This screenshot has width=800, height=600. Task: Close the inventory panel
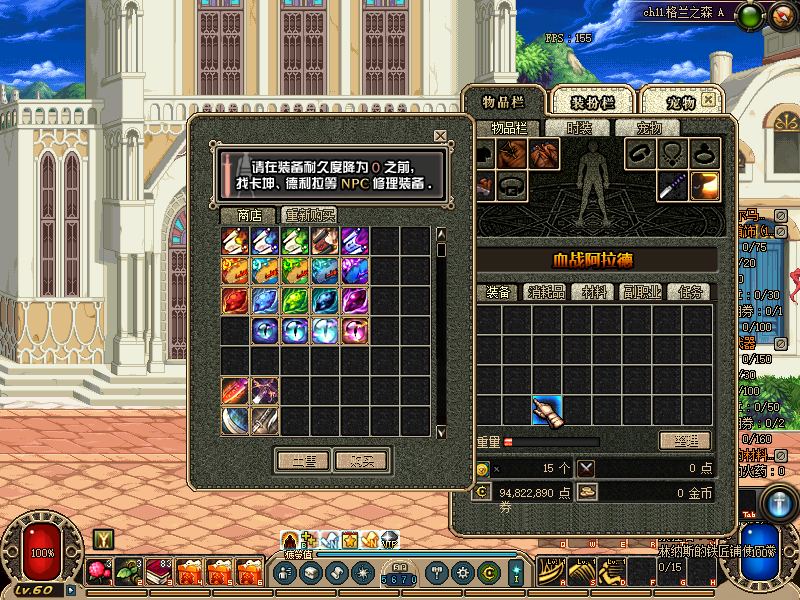[708, 100]
